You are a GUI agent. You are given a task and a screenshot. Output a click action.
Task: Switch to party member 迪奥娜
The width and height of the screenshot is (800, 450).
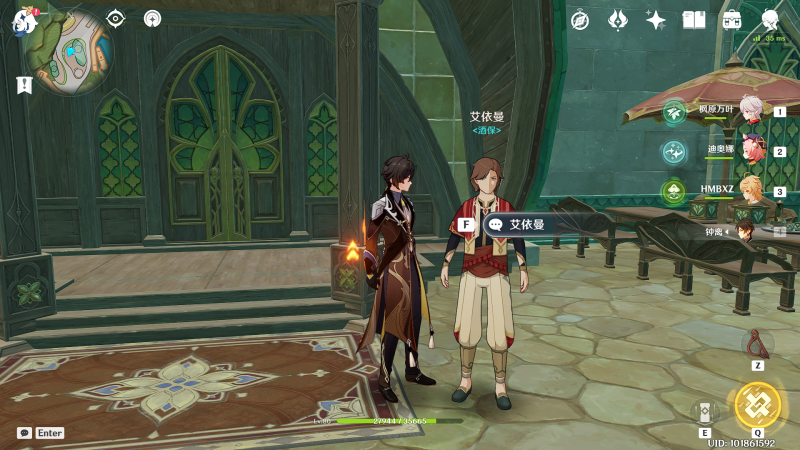tap(750, 152)
